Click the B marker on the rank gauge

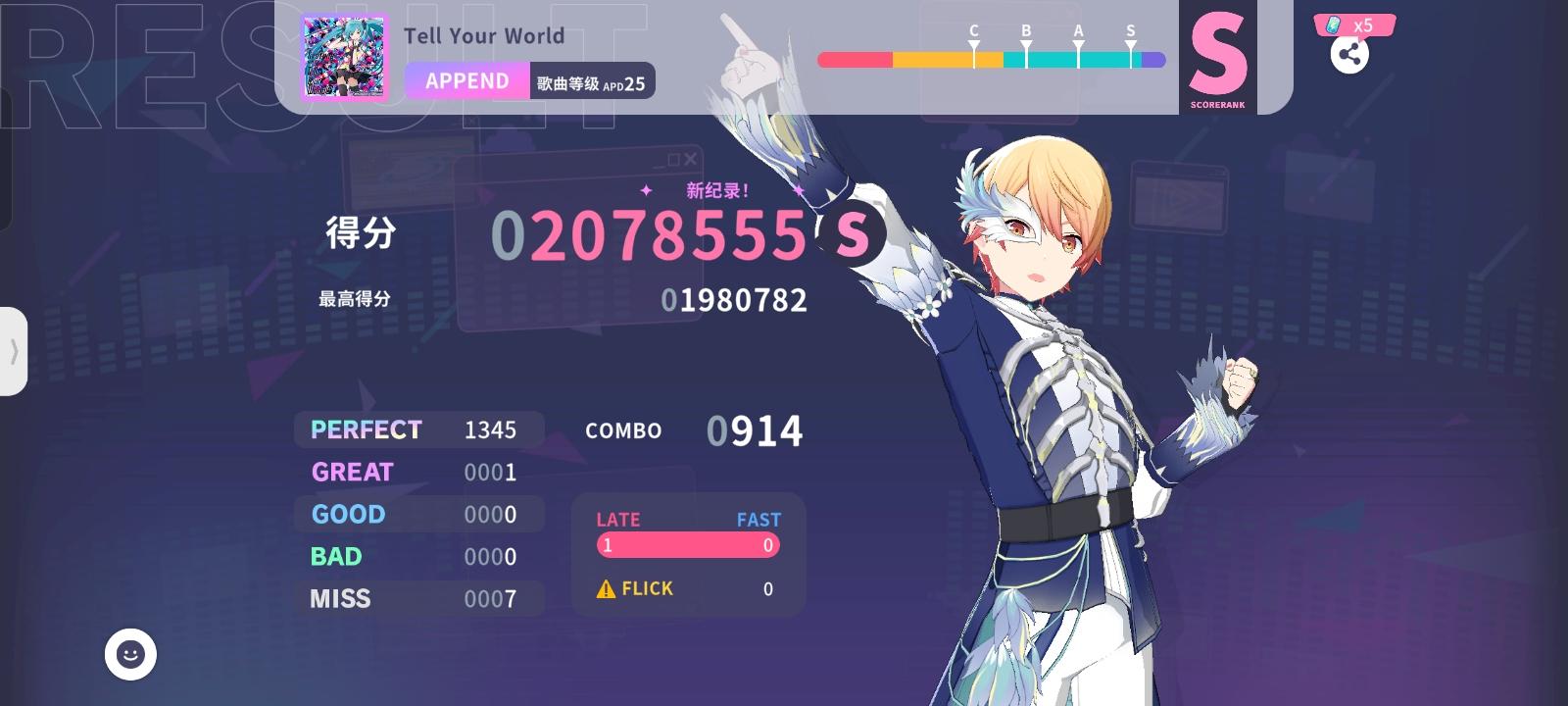[1025, 44]
